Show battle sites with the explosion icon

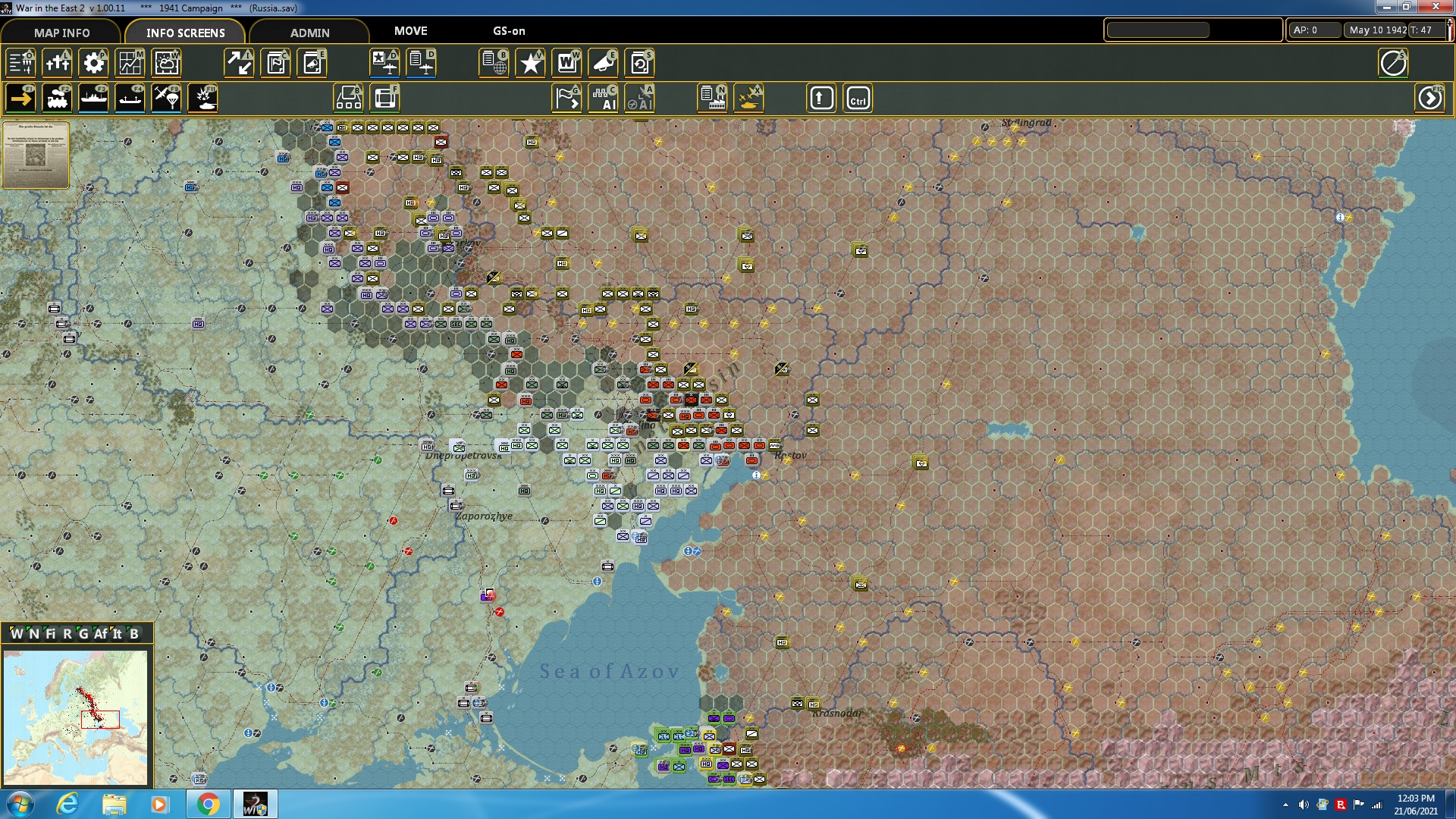202,98
